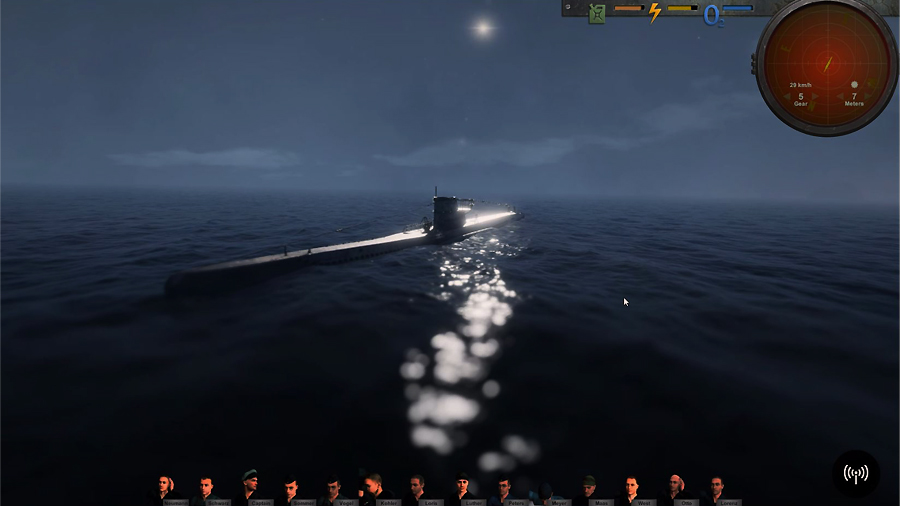Decrease depth meters with left arrow
The width and height of the screenshot is (900, 506).
840,96
